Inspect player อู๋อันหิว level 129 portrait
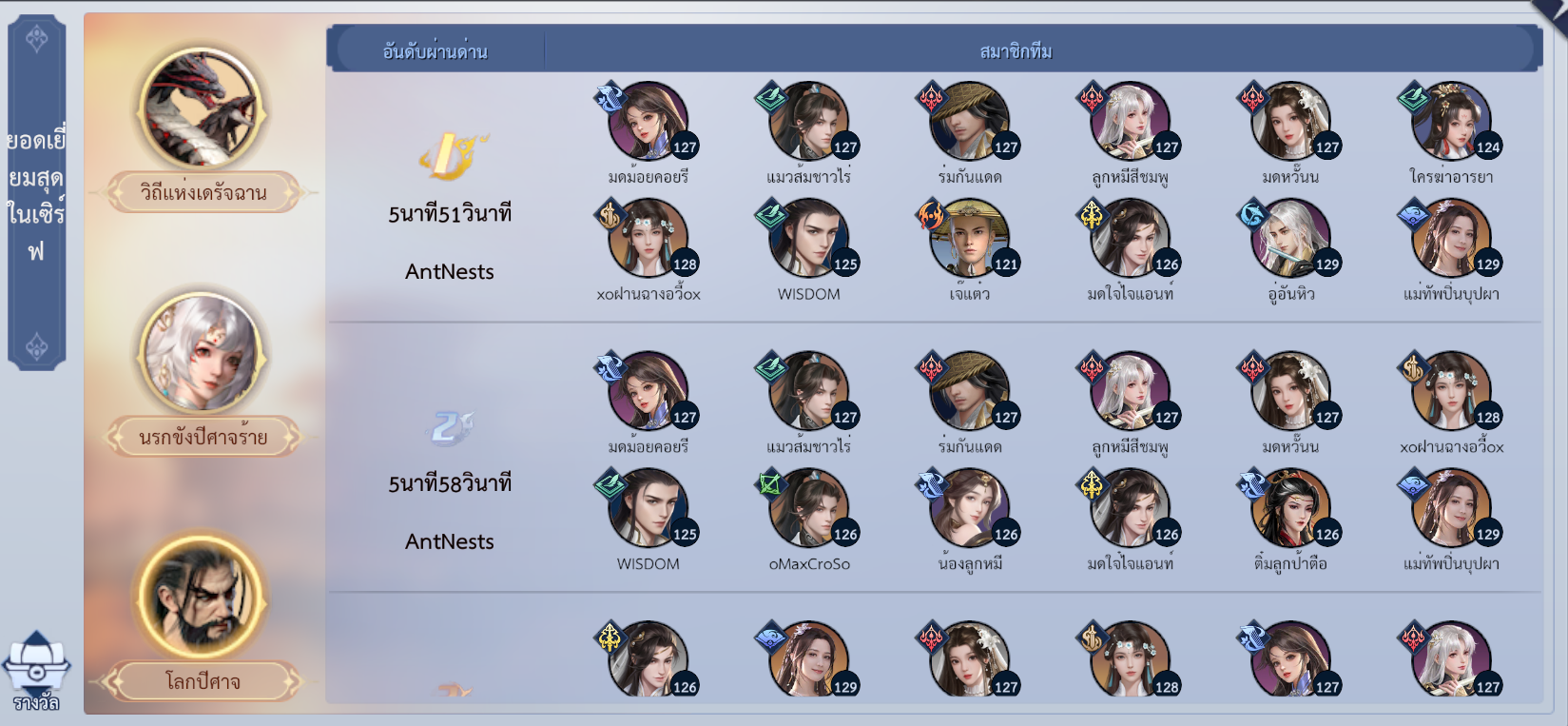Viewport: 1568px width, 726px height. [x=1290, y=239]
